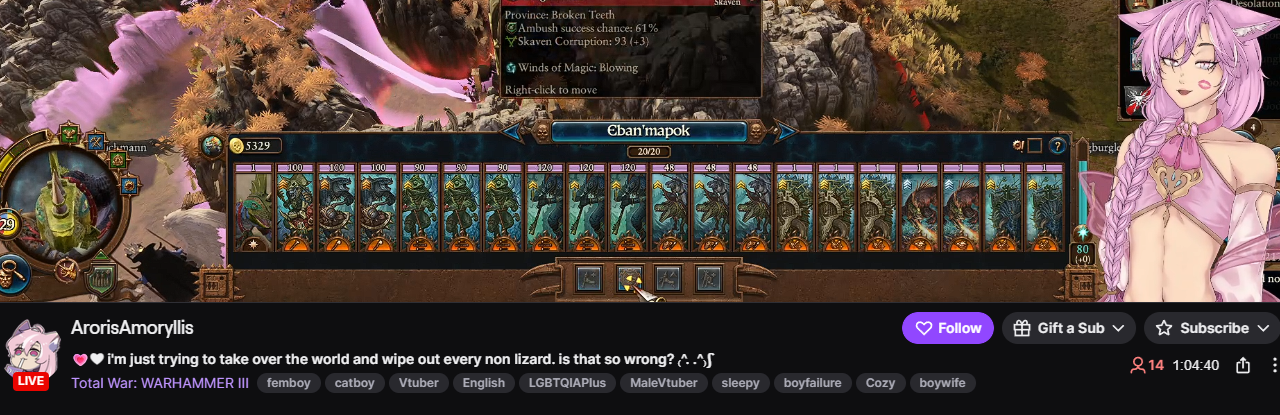The width and height of the screenshot is (1280, 415).
Task: Tick the checkbox beside the help button
Action: (x=1034, y=146)
